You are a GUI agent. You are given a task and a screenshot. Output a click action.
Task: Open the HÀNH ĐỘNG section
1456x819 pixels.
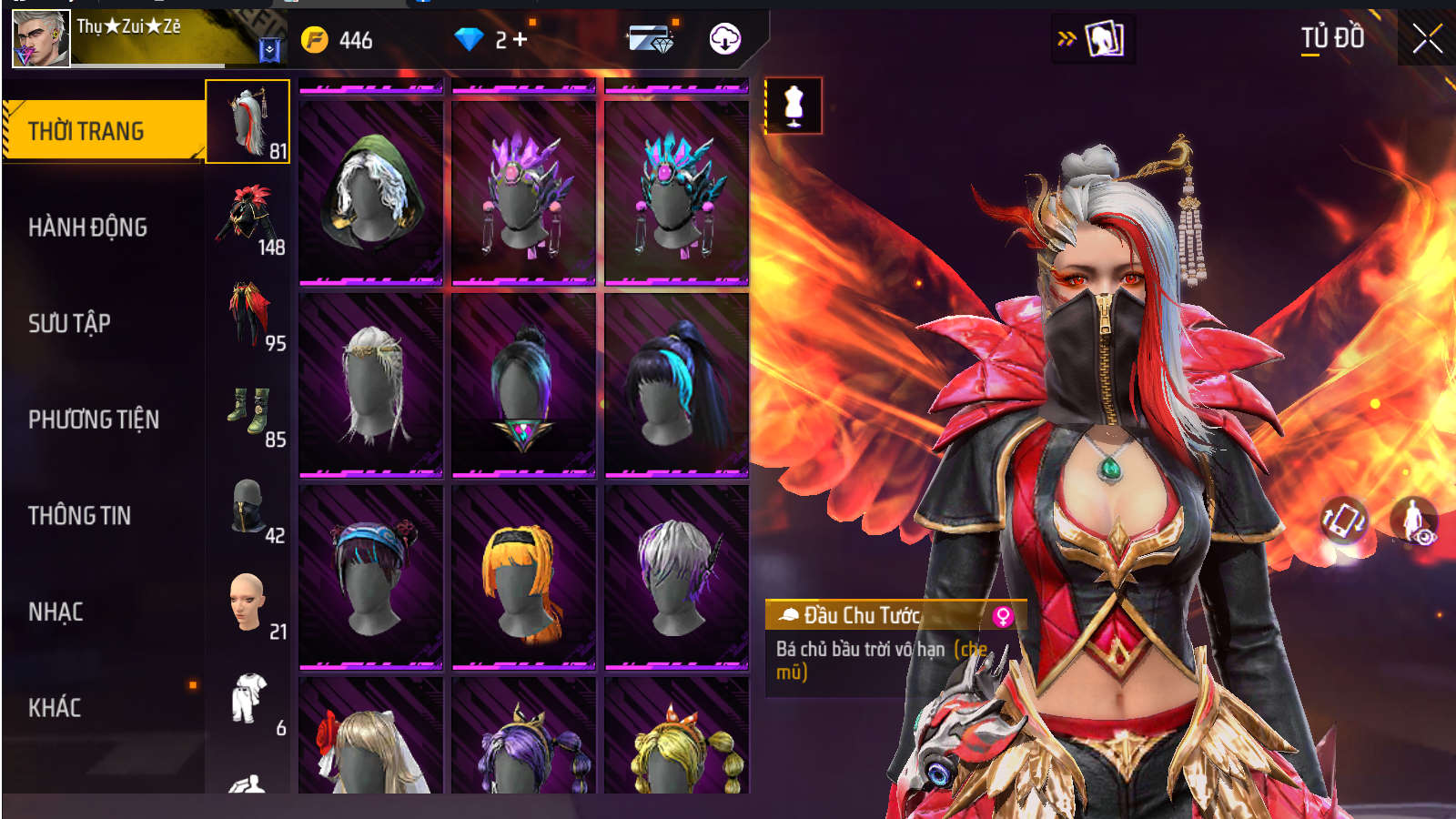88,227
